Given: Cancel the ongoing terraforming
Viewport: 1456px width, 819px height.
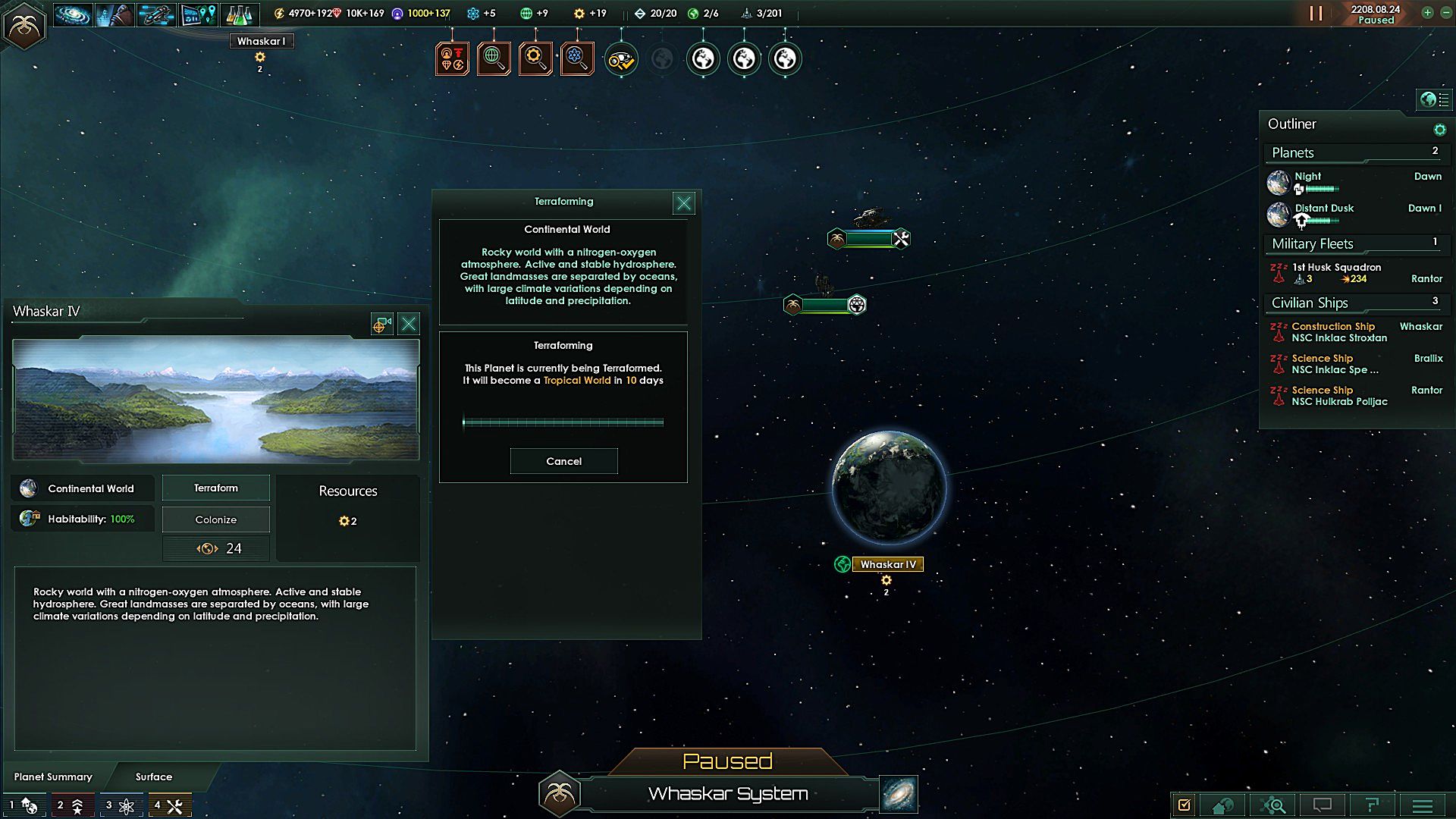Looking at the screenshot, I should coord(563,461).
